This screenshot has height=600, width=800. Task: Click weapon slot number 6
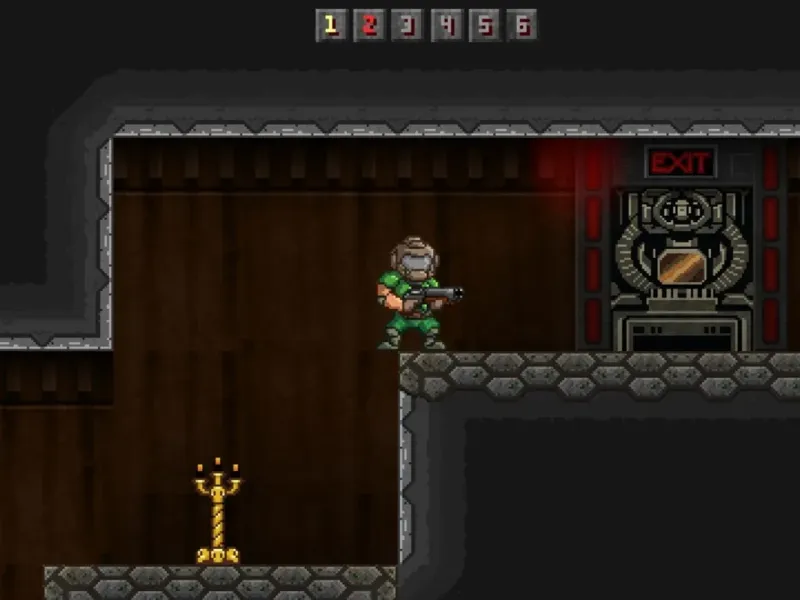pos(521,25)
